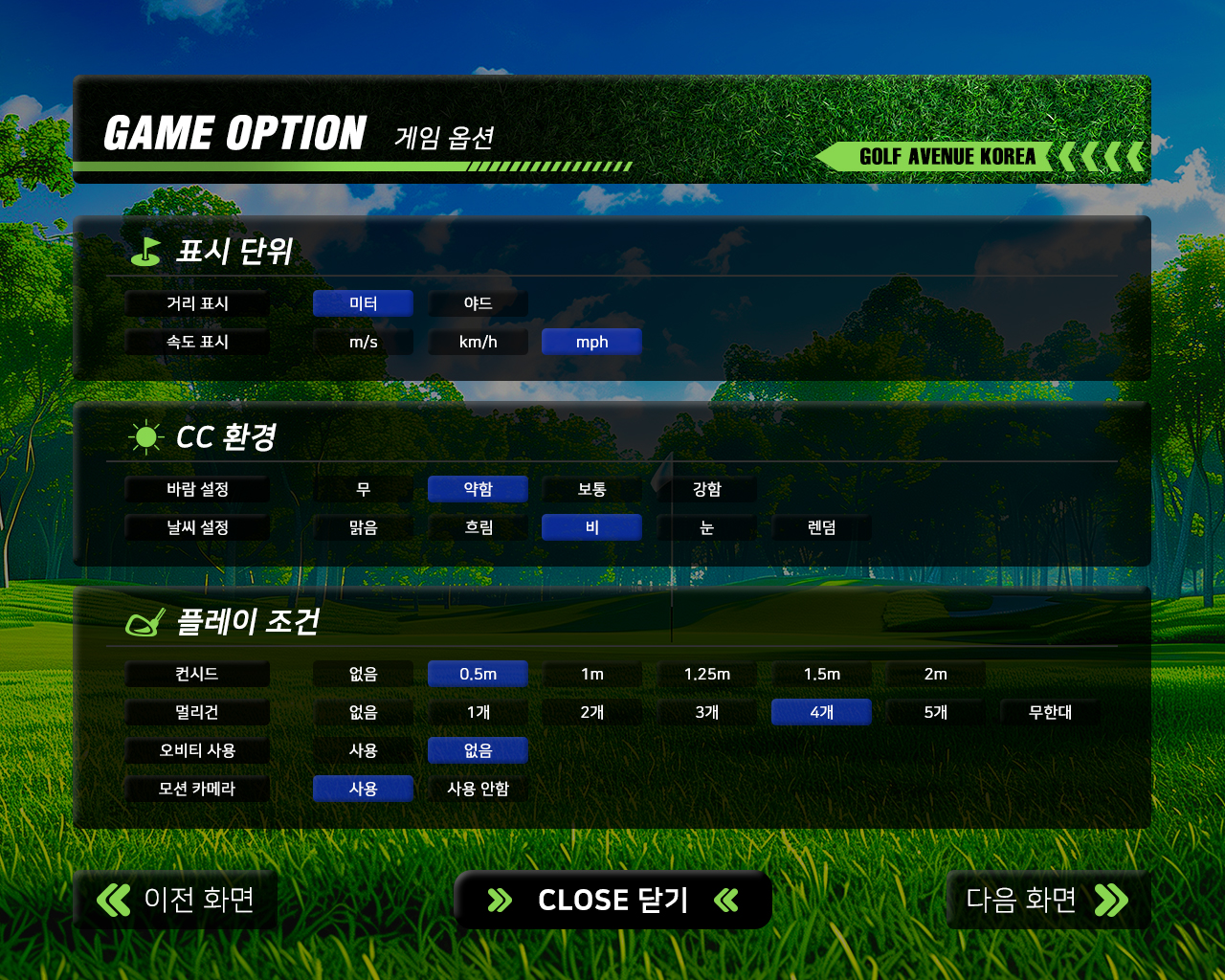Set mulligan count to 2개
Screen dimensions: 1225x980
(x=591, y=712)
